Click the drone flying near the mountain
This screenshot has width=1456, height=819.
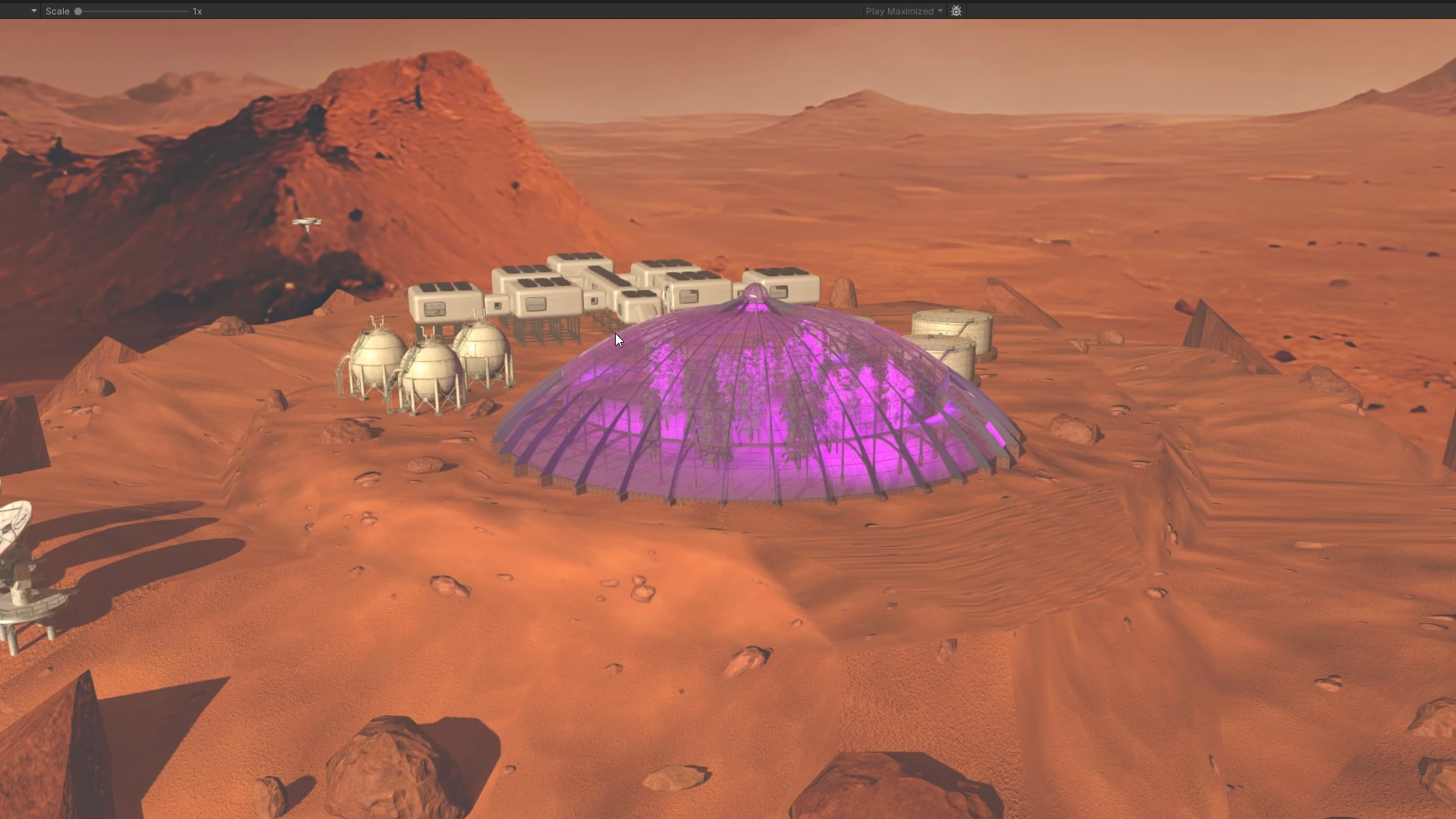tap(308, 221)
